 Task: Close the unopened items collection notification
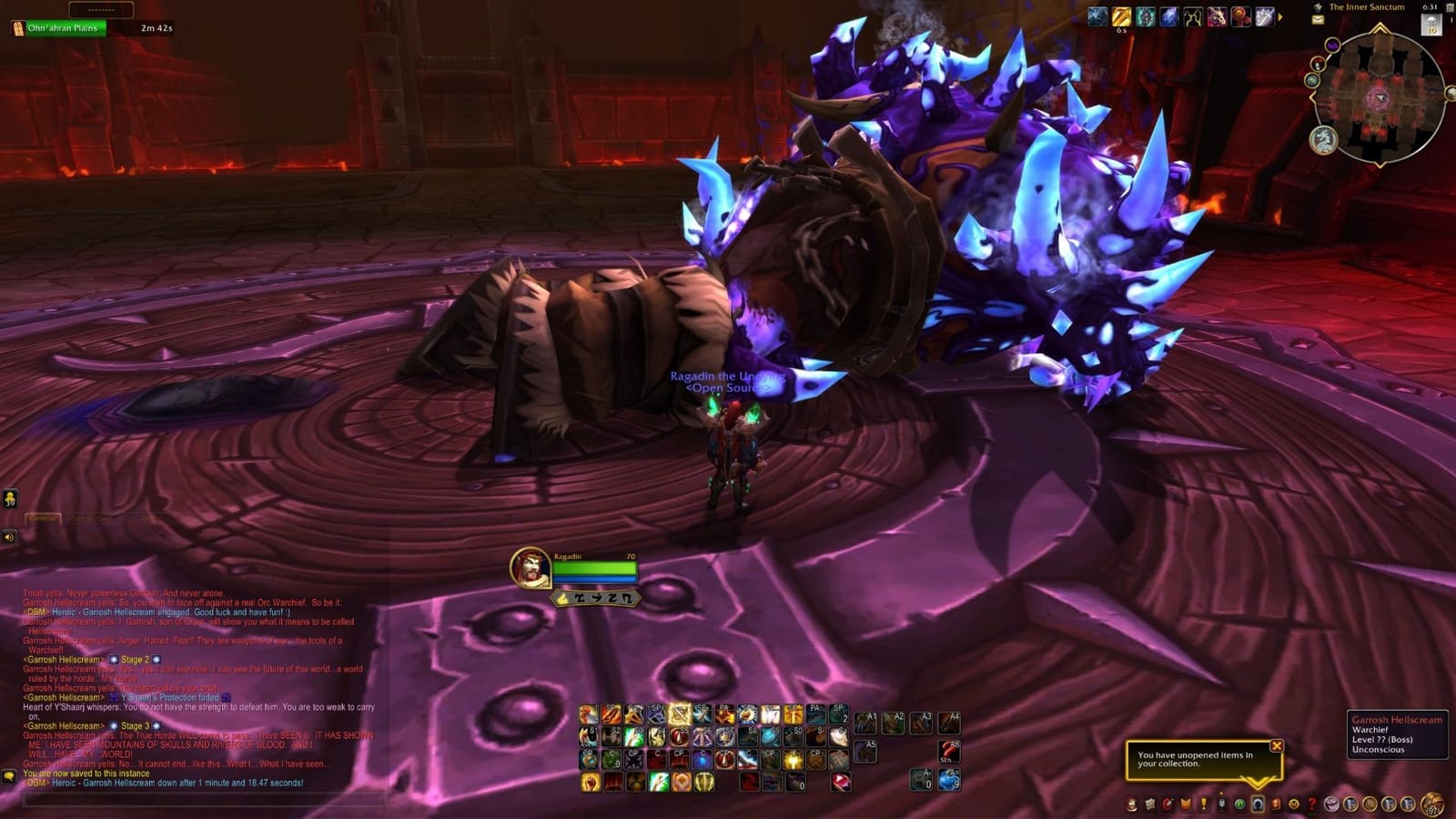(1278, 746)
